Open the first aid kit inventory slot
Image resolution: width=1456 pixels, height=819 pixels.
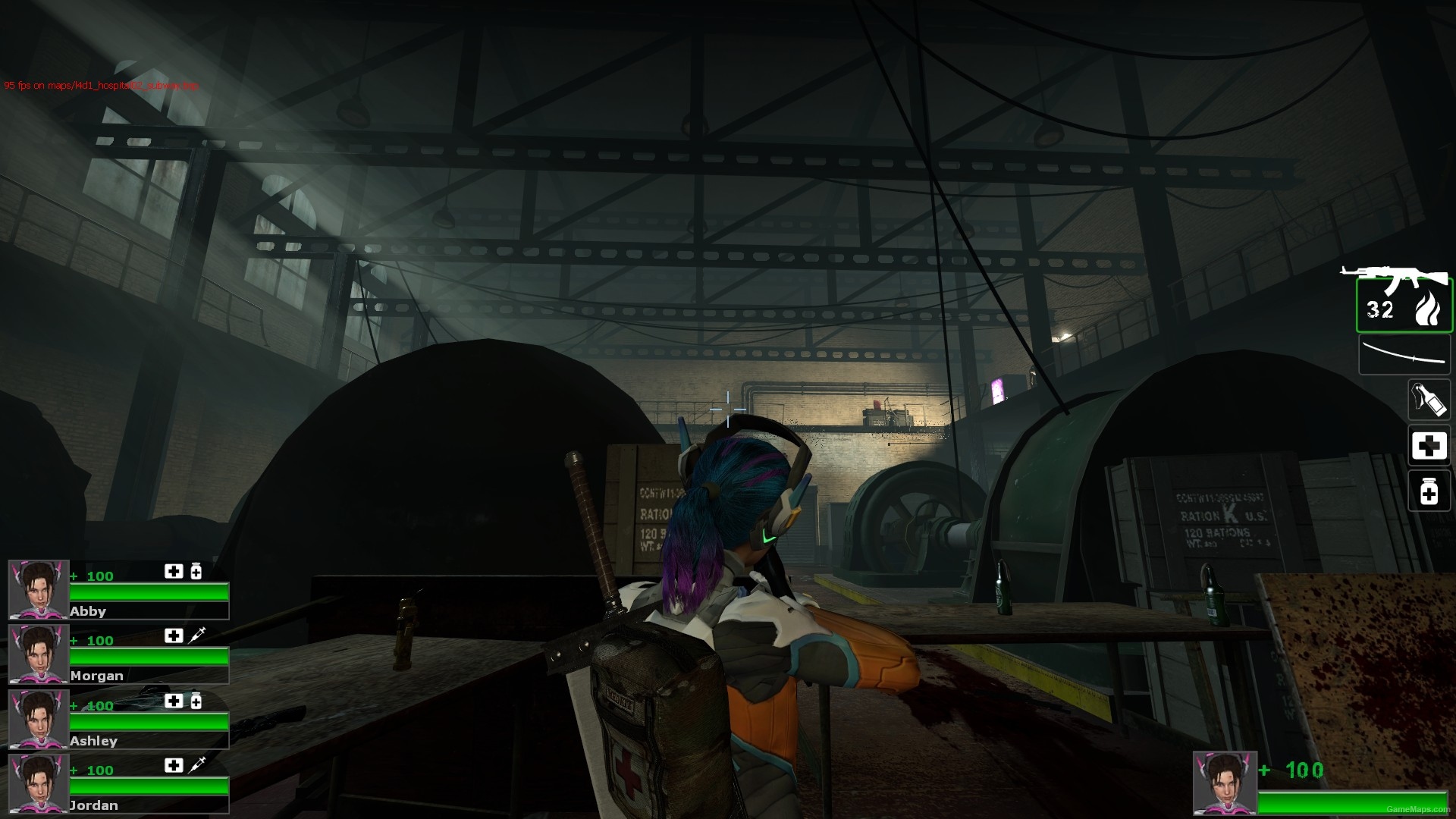coord(1429,446)
